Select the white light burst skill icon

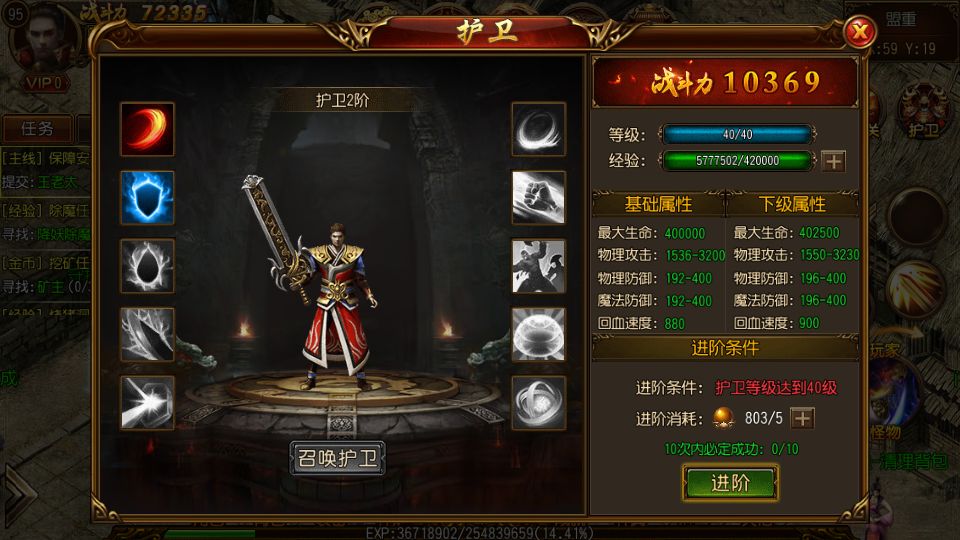(x=147, y=402)
